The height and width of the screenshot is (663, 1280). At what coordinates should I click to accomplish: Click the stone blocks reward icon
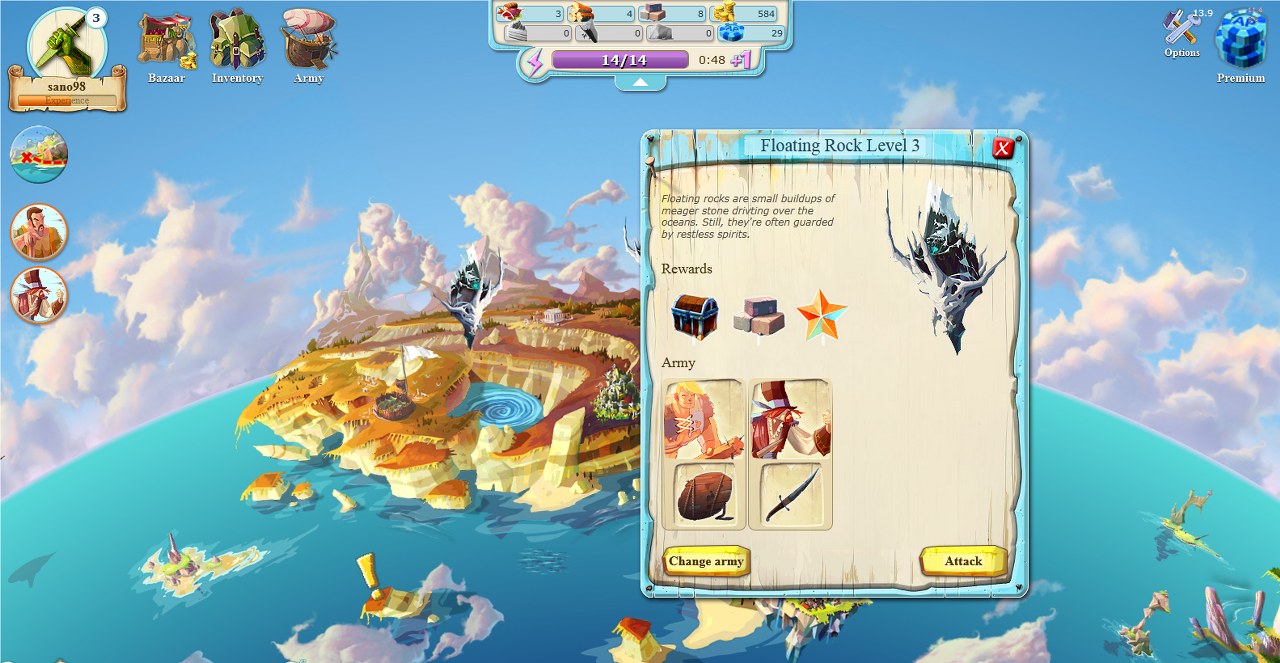click(758, 317)
